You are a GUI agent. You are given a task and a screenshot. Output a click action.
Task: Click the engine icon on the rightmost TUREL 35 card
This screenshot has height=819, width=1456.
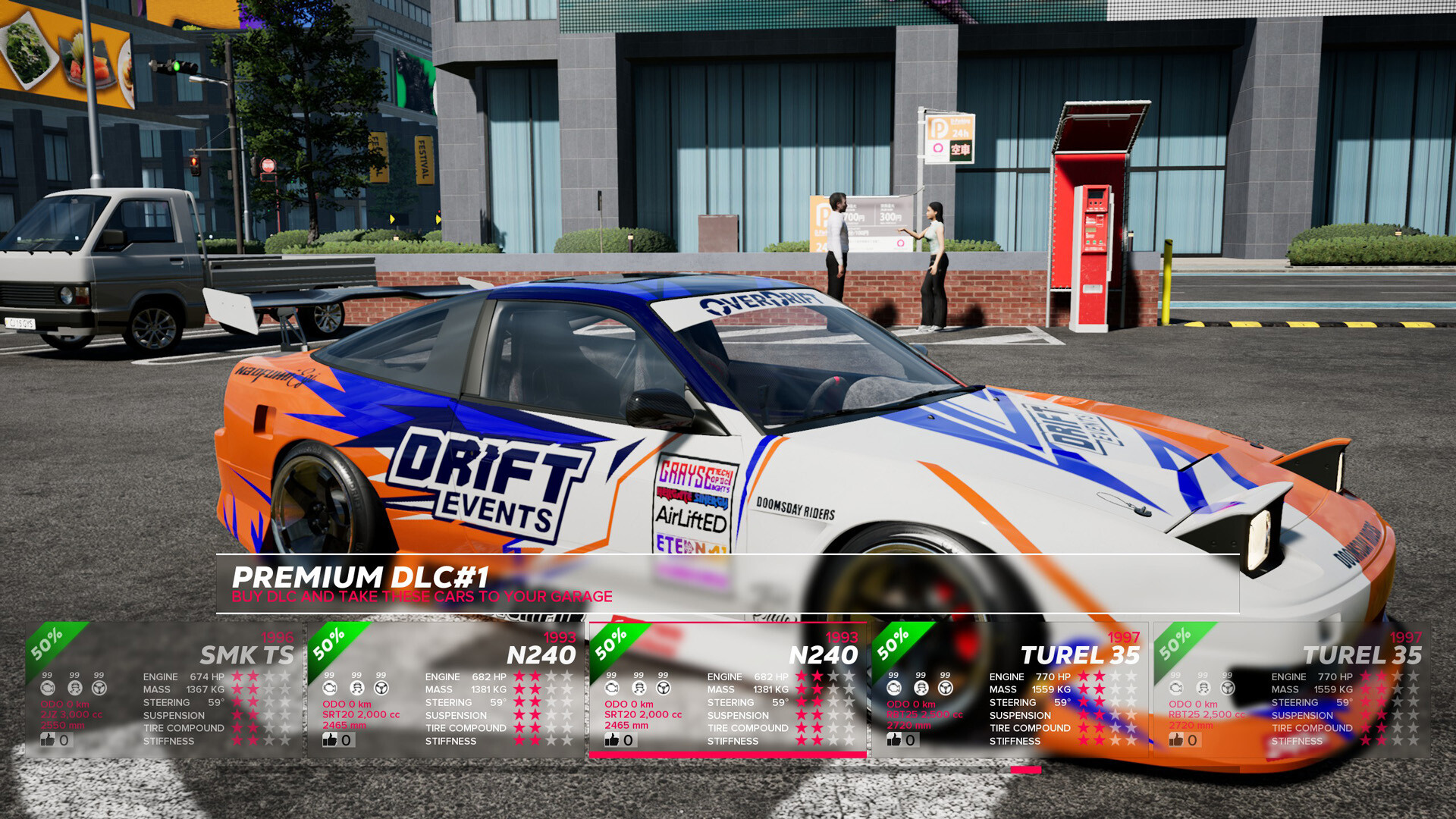pyautogui.click(x=1175, y=689)
